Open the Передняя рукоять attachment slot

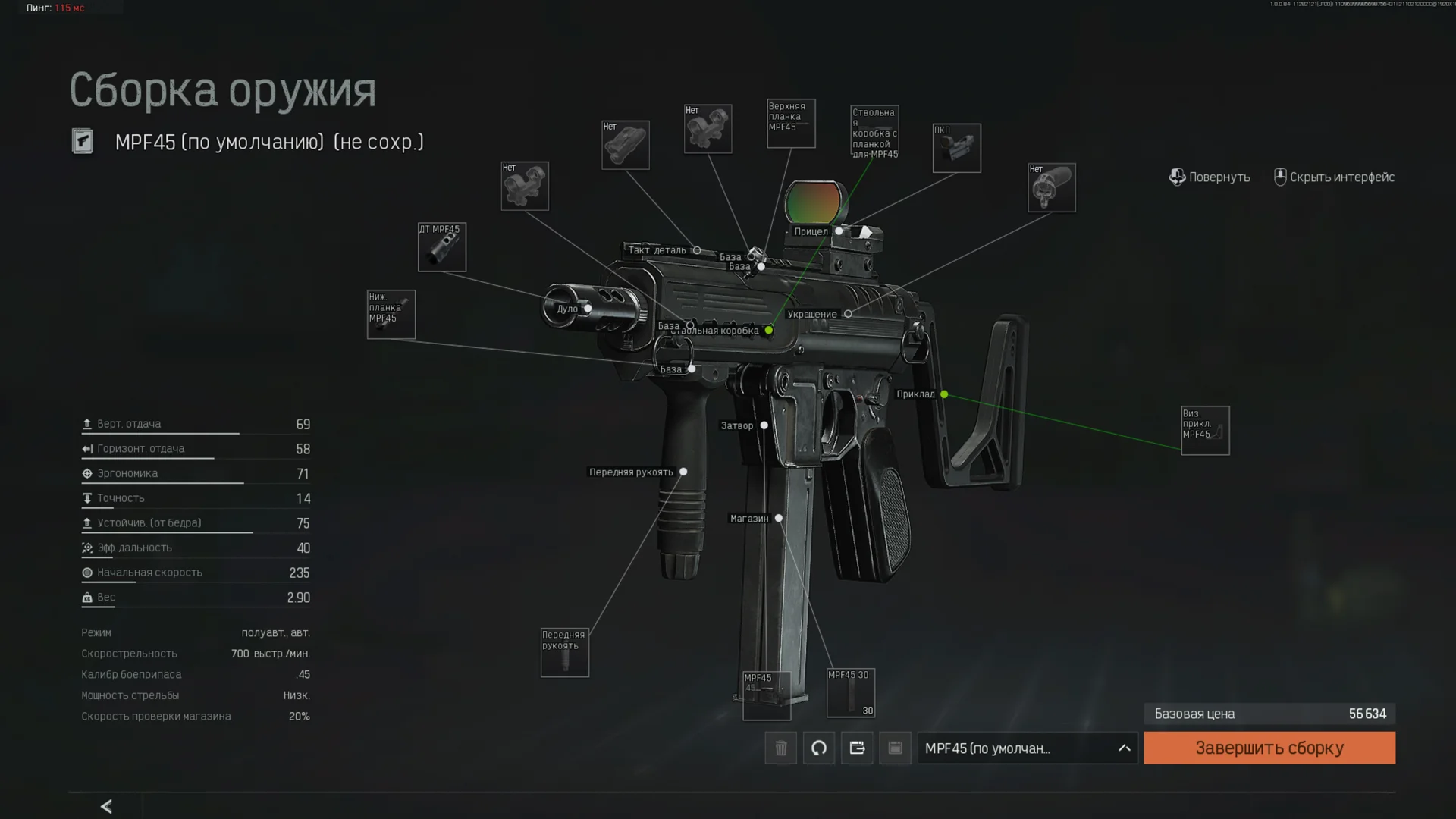564,652
